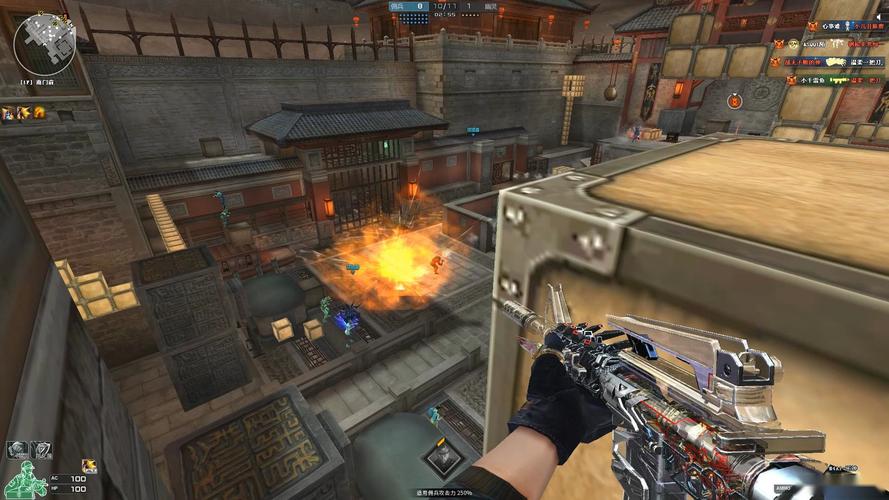Screen dimensions: 889x500
Task: Click the gold star badge near armor readout
Action: (x=89, y=465)
